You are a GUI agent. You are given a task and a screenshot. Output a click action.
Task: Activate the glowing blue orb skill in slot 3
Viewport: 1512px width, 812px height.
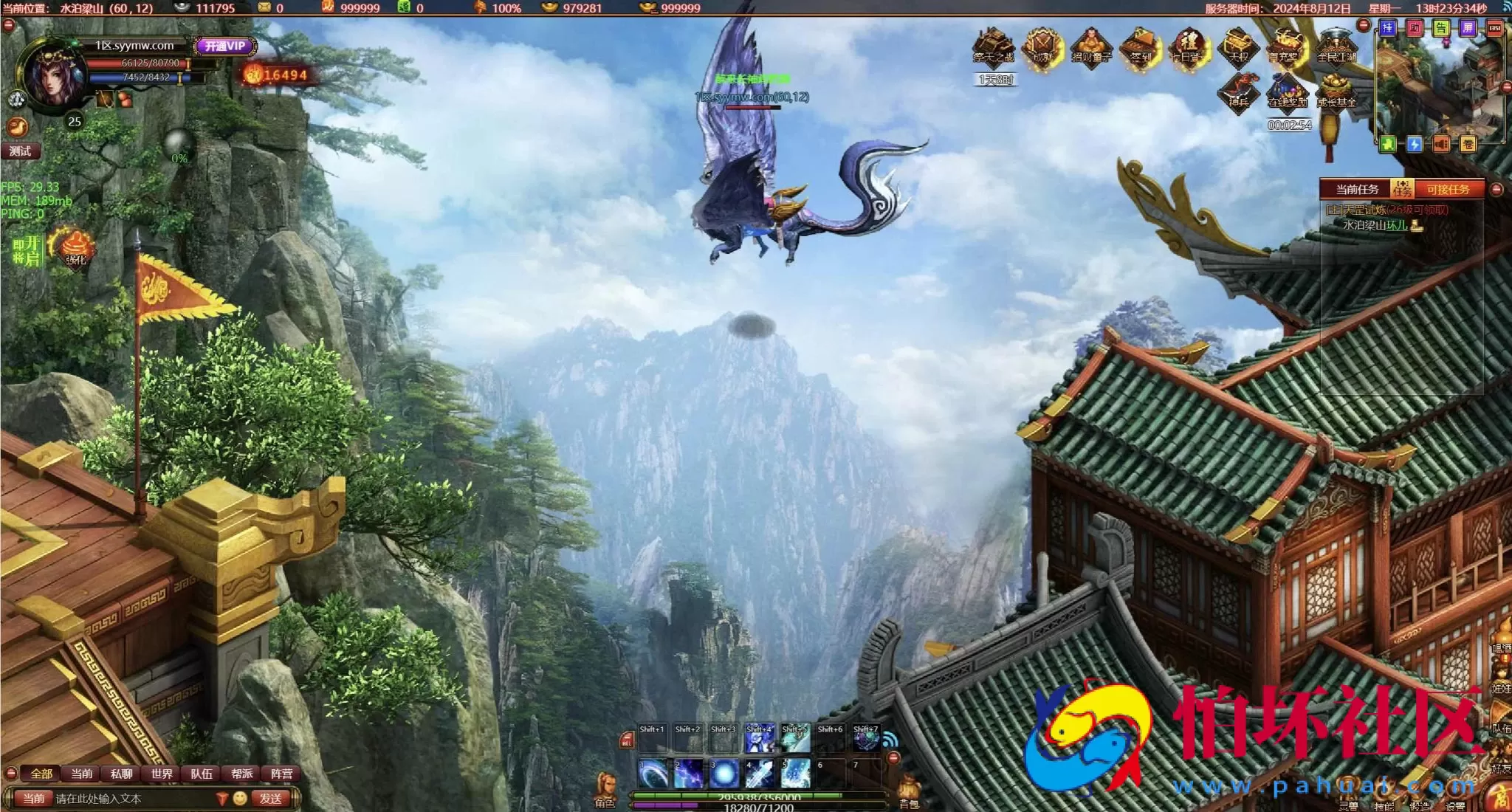point(724,774)
